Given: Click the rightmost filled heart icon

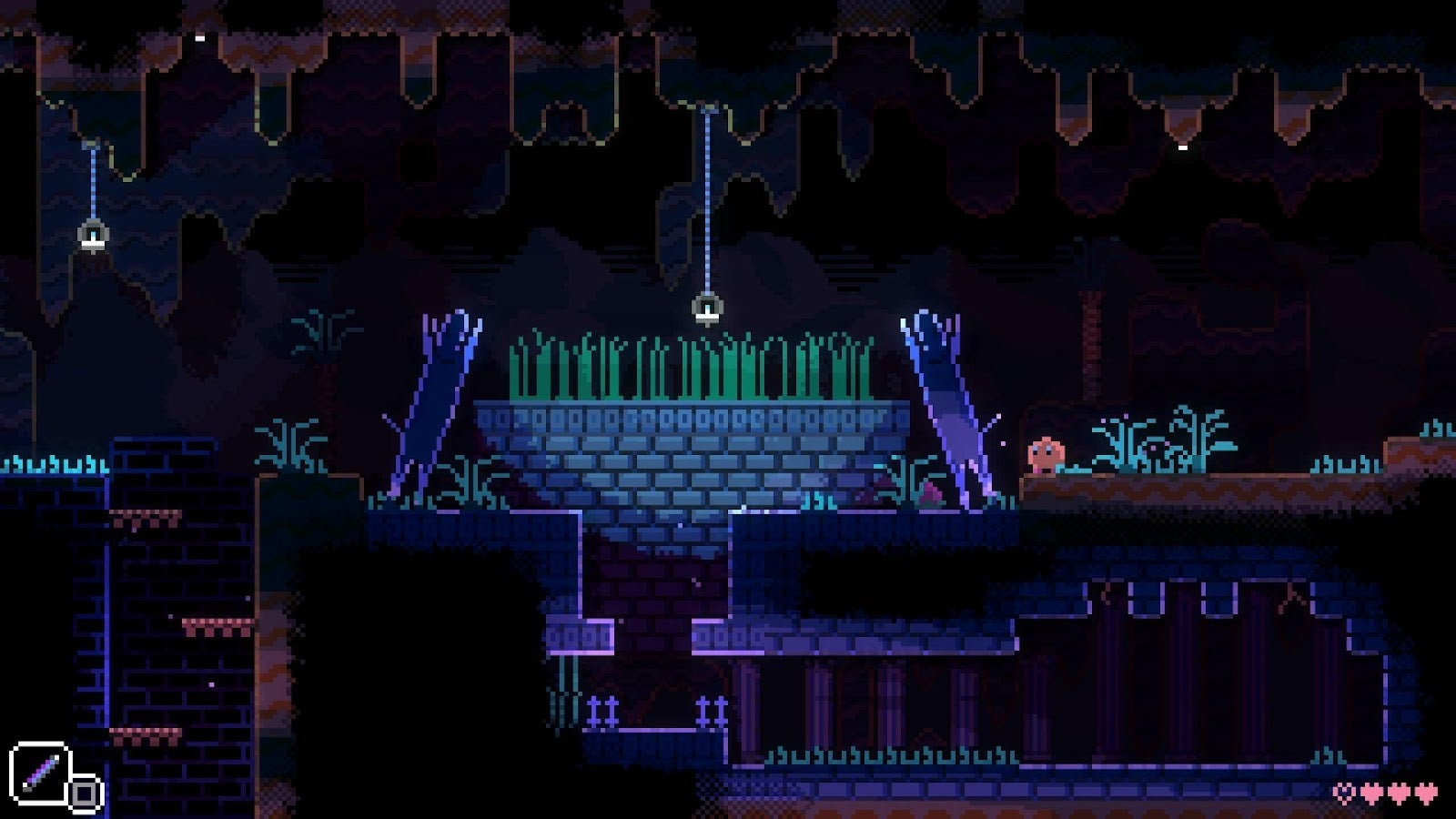Looking at the screenshot, I should pos(1425,791).
